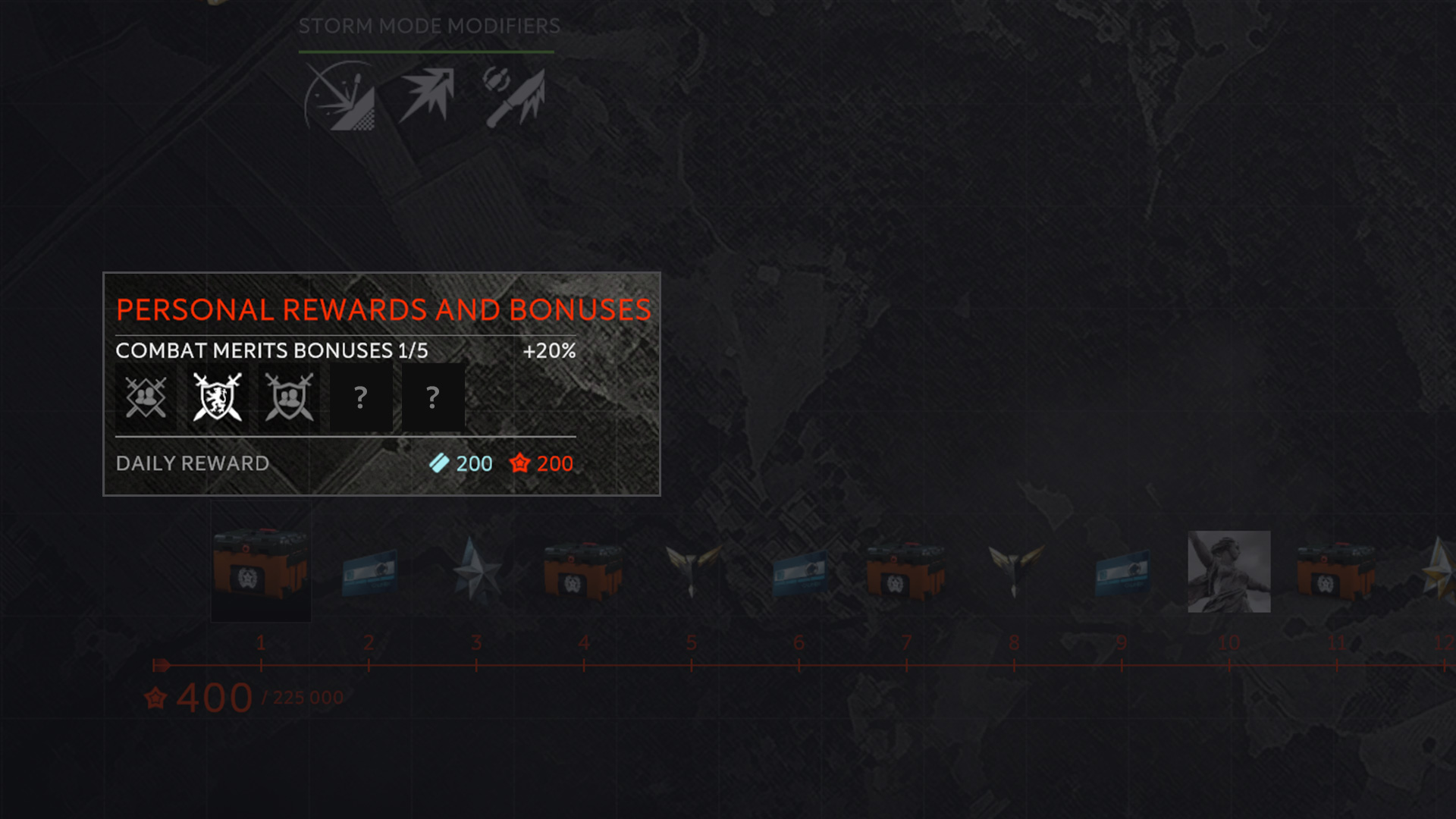Image resolution: width=1456 pixels, height=819 pixels.
Task: Open the orange crate reward at stage 11
Action: coord(1337,571)
